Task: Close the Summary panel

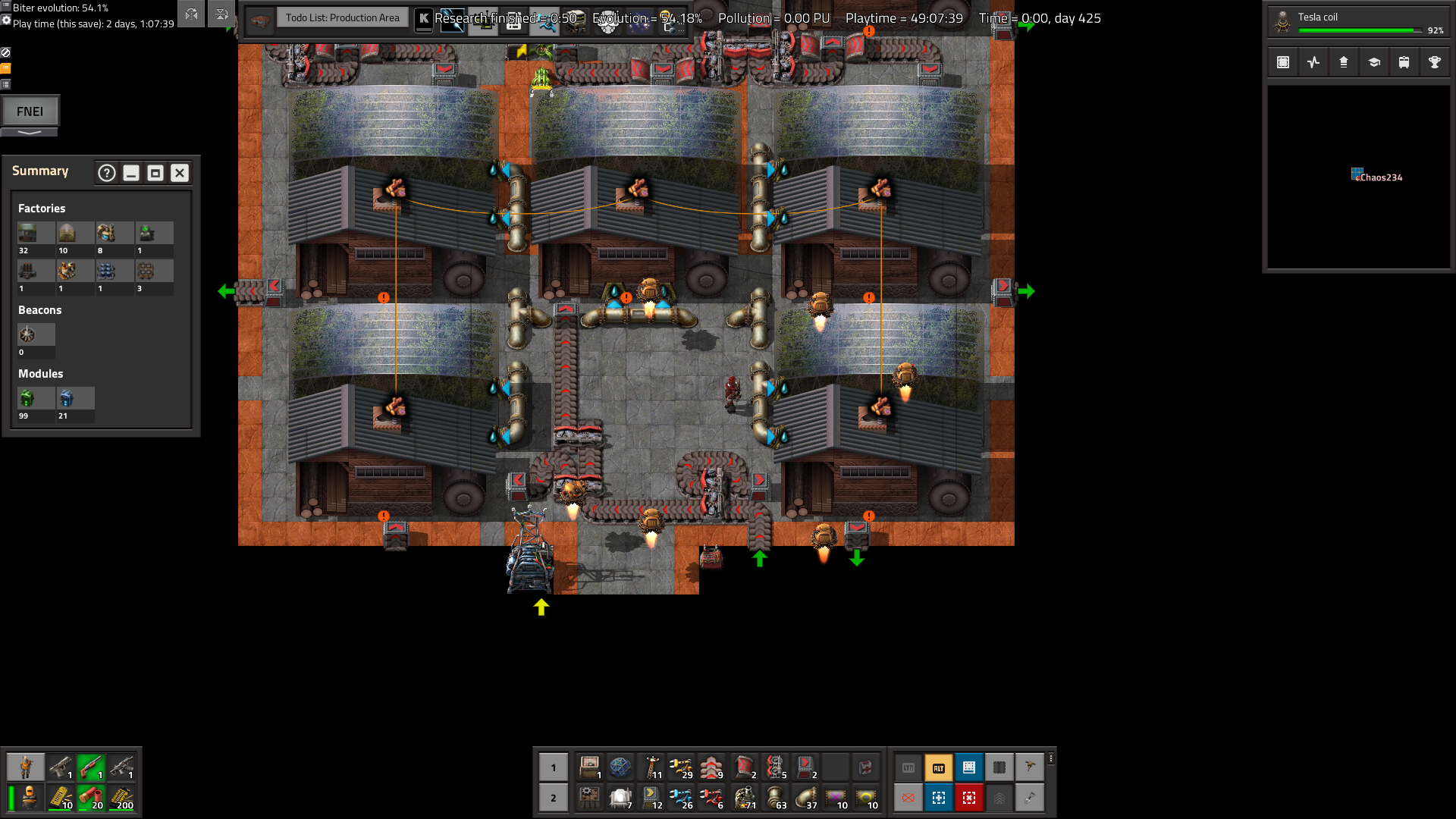Action: coord(180,173)
